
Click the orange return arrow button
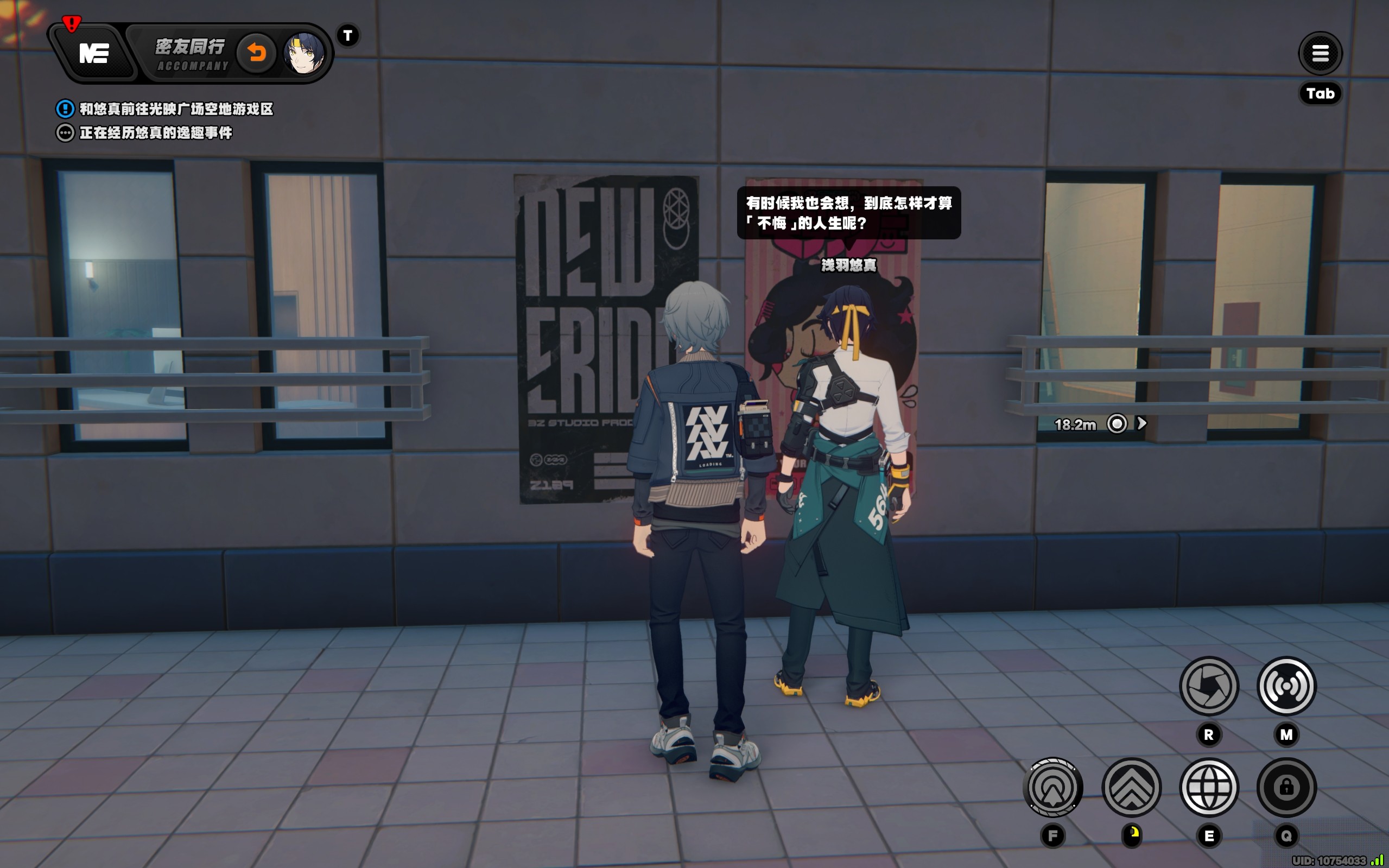coord(257,53)
